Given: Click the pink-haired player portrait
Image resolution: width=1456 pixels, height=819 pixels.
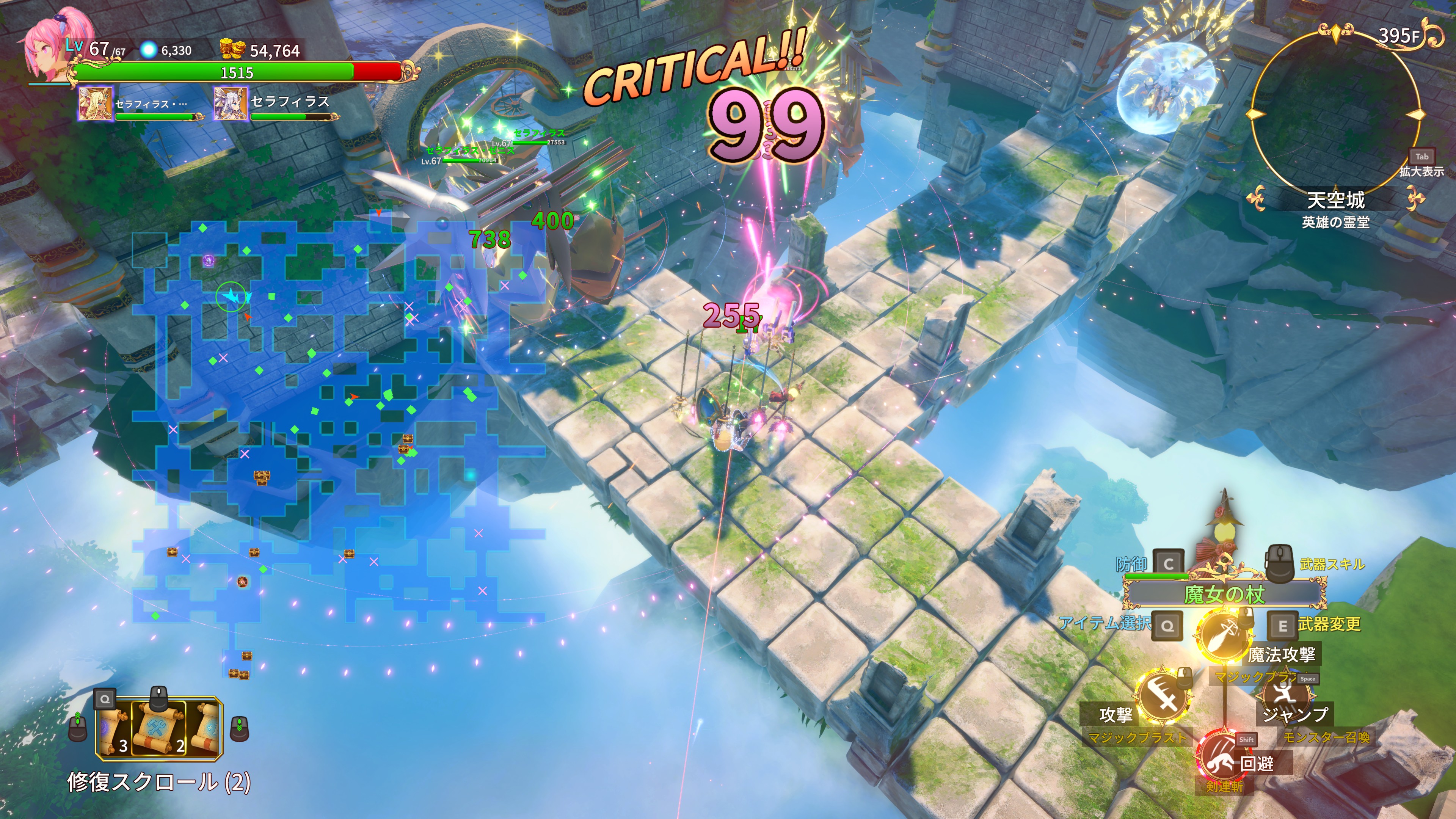Looking at the screenshot, I should tap(48, 48).
